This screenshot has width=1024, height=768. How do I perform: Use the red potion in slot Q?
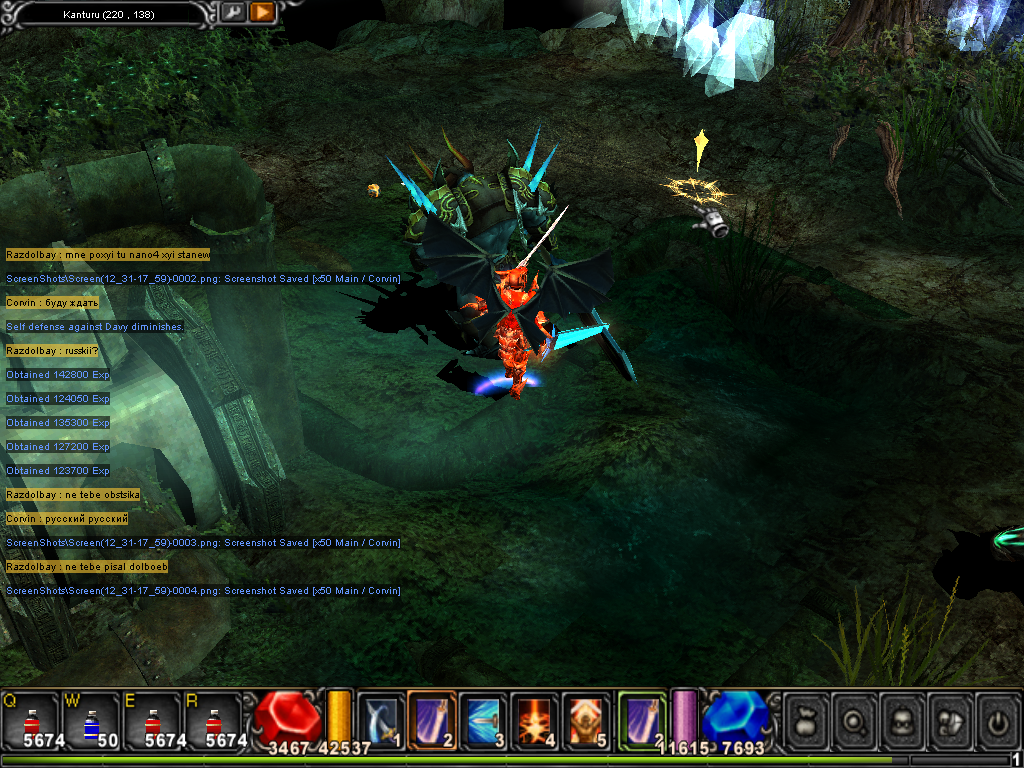point(31,720)
